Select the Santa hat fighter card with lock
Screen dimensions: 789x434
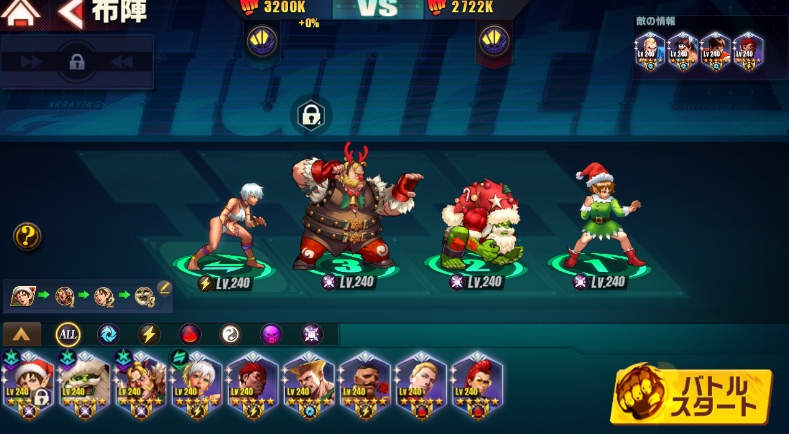[28, 384]
